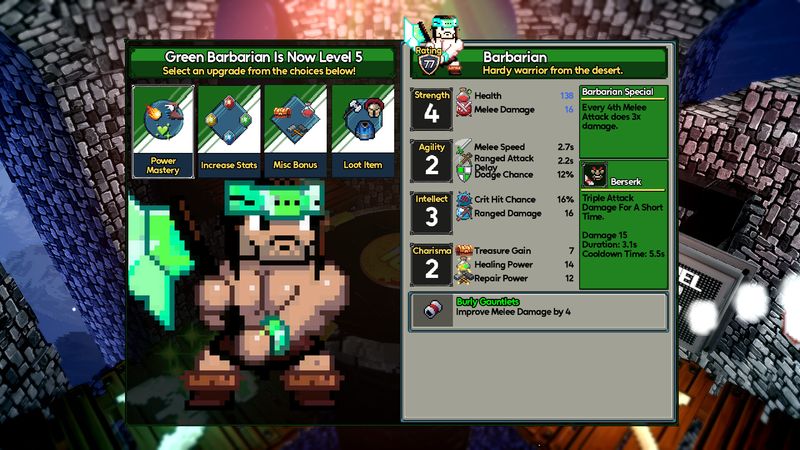Click the Berserk ability entry
This screenshot has height=450, width=800.
point(624,174)
